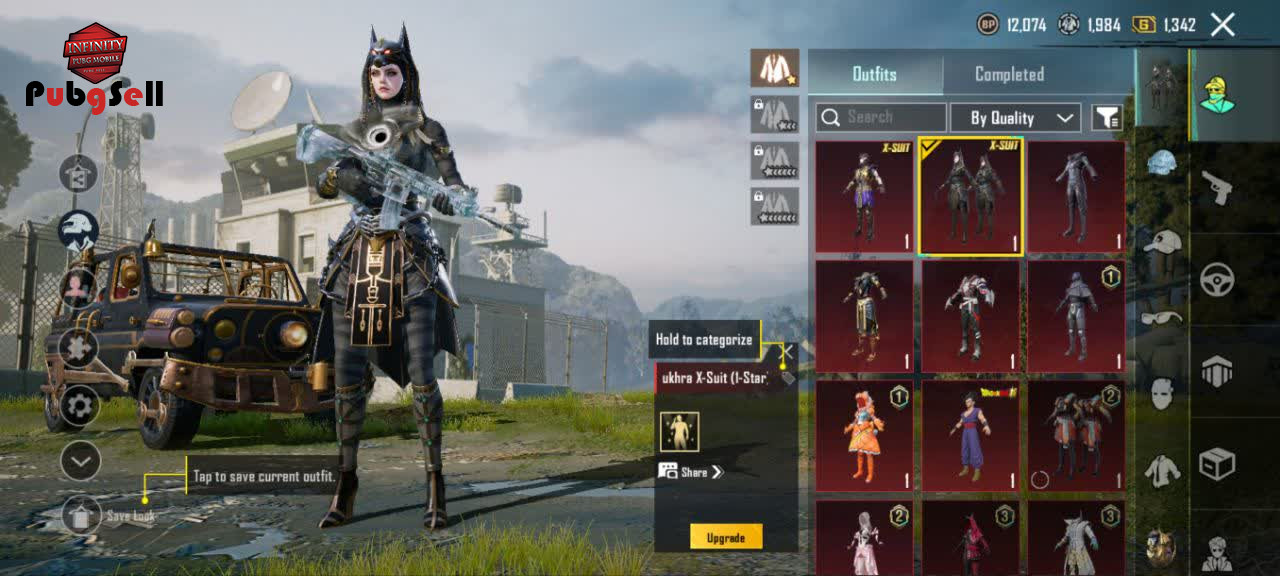The image size is (1280, 576).
Task: Select the orange dress outfit
Action: 864,435
